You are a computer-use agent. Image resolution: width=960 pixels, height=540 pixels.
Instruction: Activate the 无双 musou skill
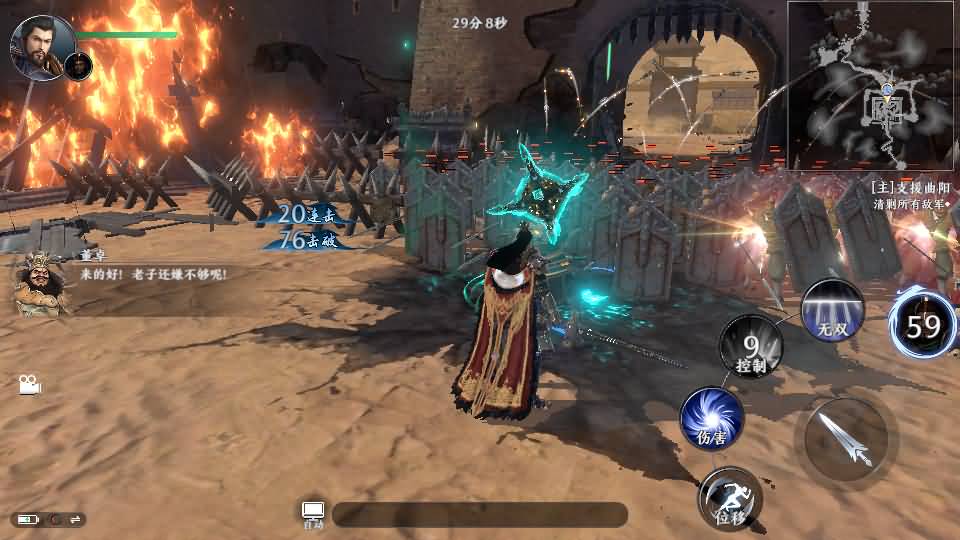click(x=833, y=310)
